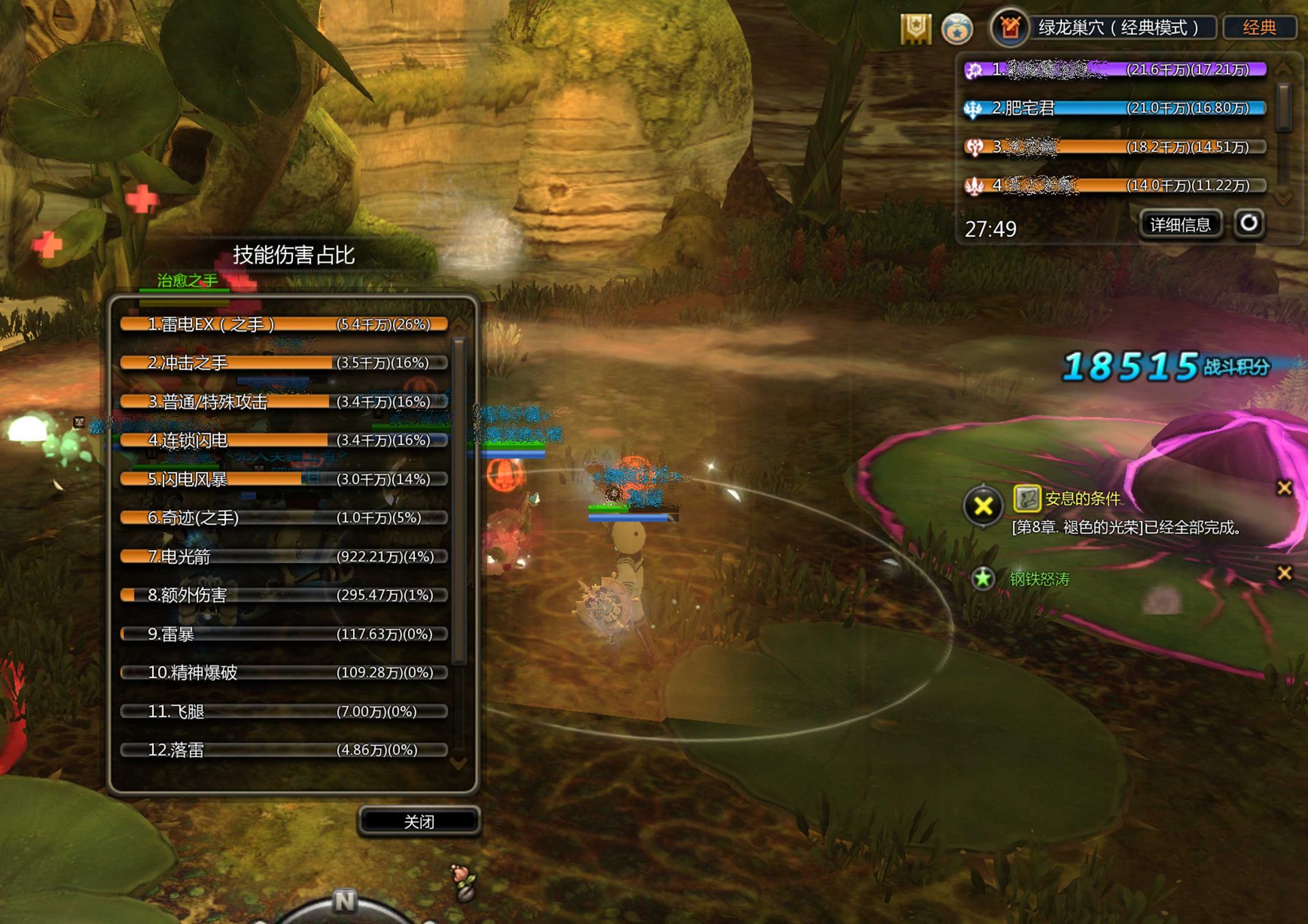Open the 安息的条件 quest tracker entry
Image resolution: width=1308 pixels, height=924 pixels.
tap(1082, 499)
